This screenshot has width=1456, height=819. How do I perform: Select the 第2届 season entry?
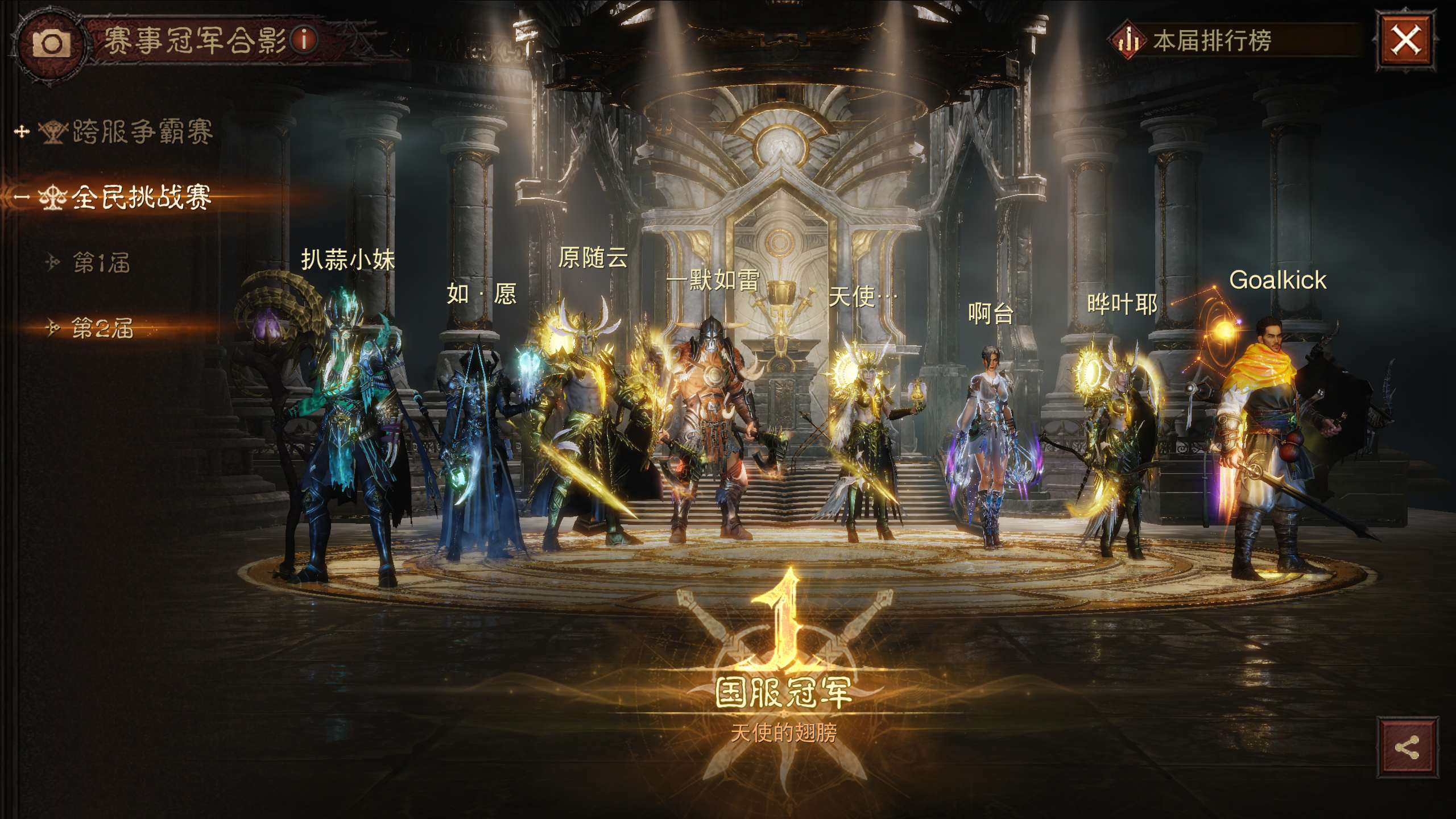click(x=102, y=328)
